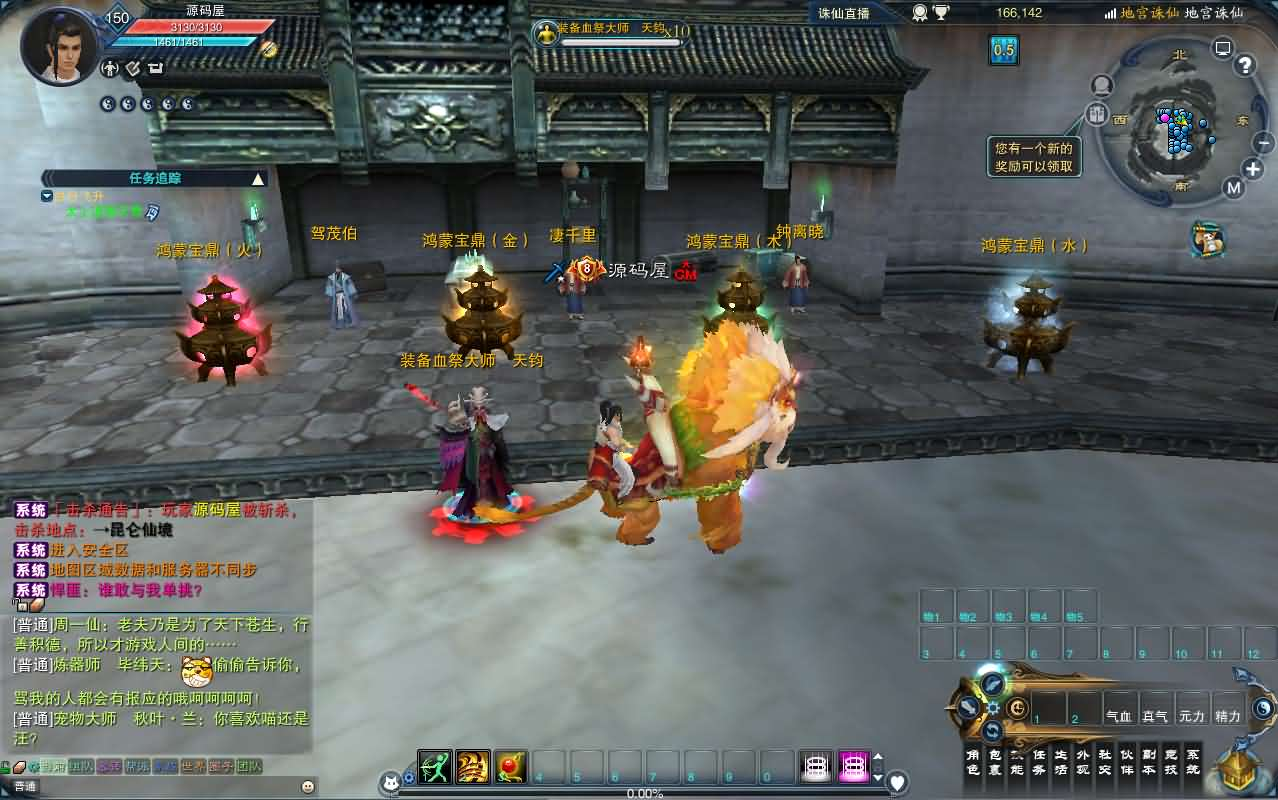Switch to the 世界 world chat tab
This screenshot has height=800, width=1278.
click(193, 767)
